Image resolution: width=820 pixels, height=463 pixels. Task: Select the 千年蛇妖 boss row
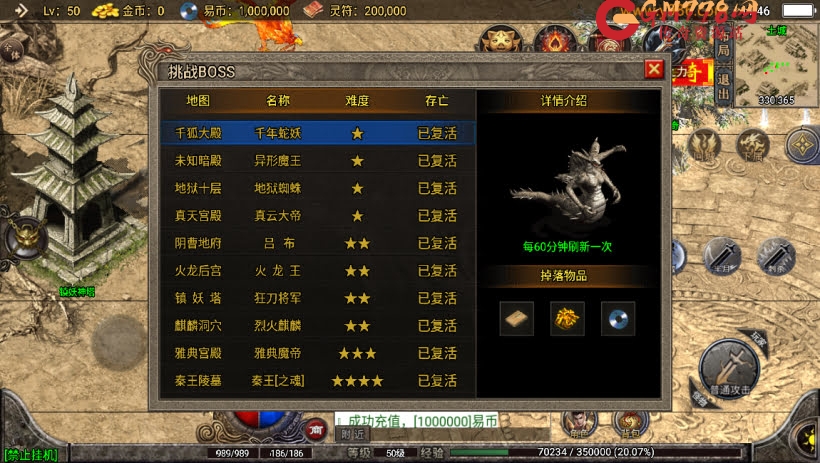point(317,133)
